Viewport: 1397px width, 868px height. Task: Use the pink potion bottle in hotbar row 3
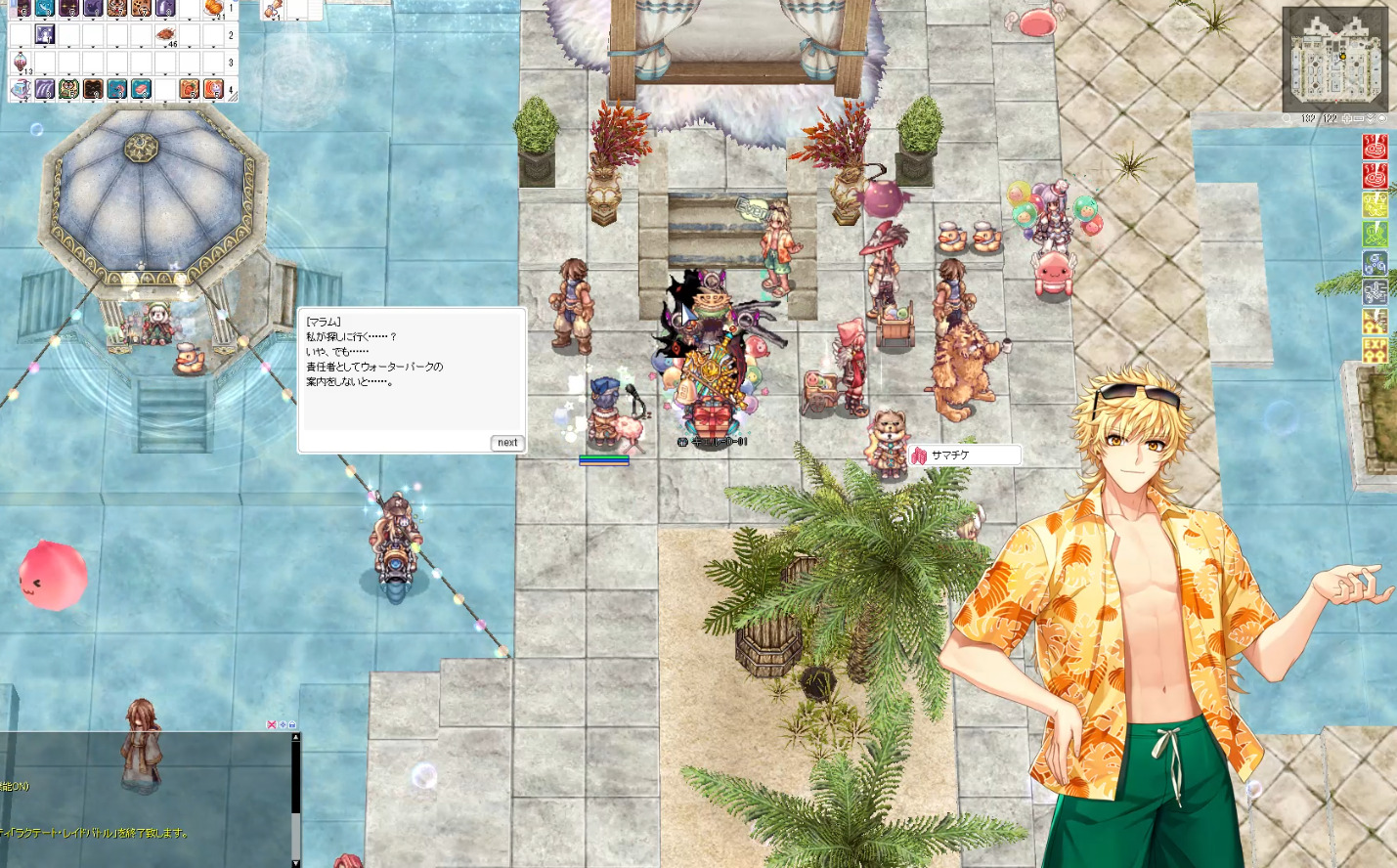[x=21, y=63]
